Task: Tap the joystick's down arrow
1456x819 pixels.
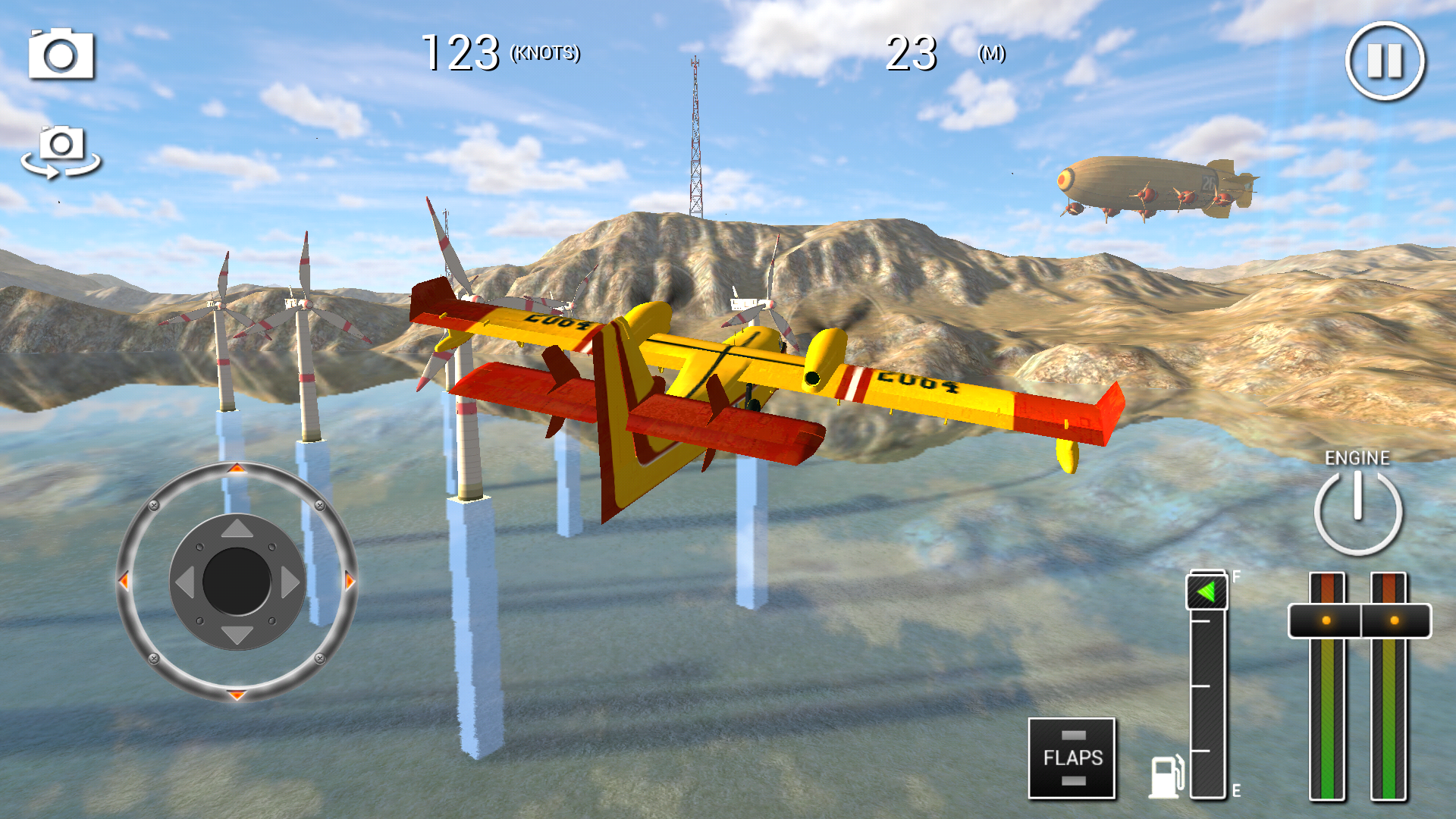Action: [237, 635]
